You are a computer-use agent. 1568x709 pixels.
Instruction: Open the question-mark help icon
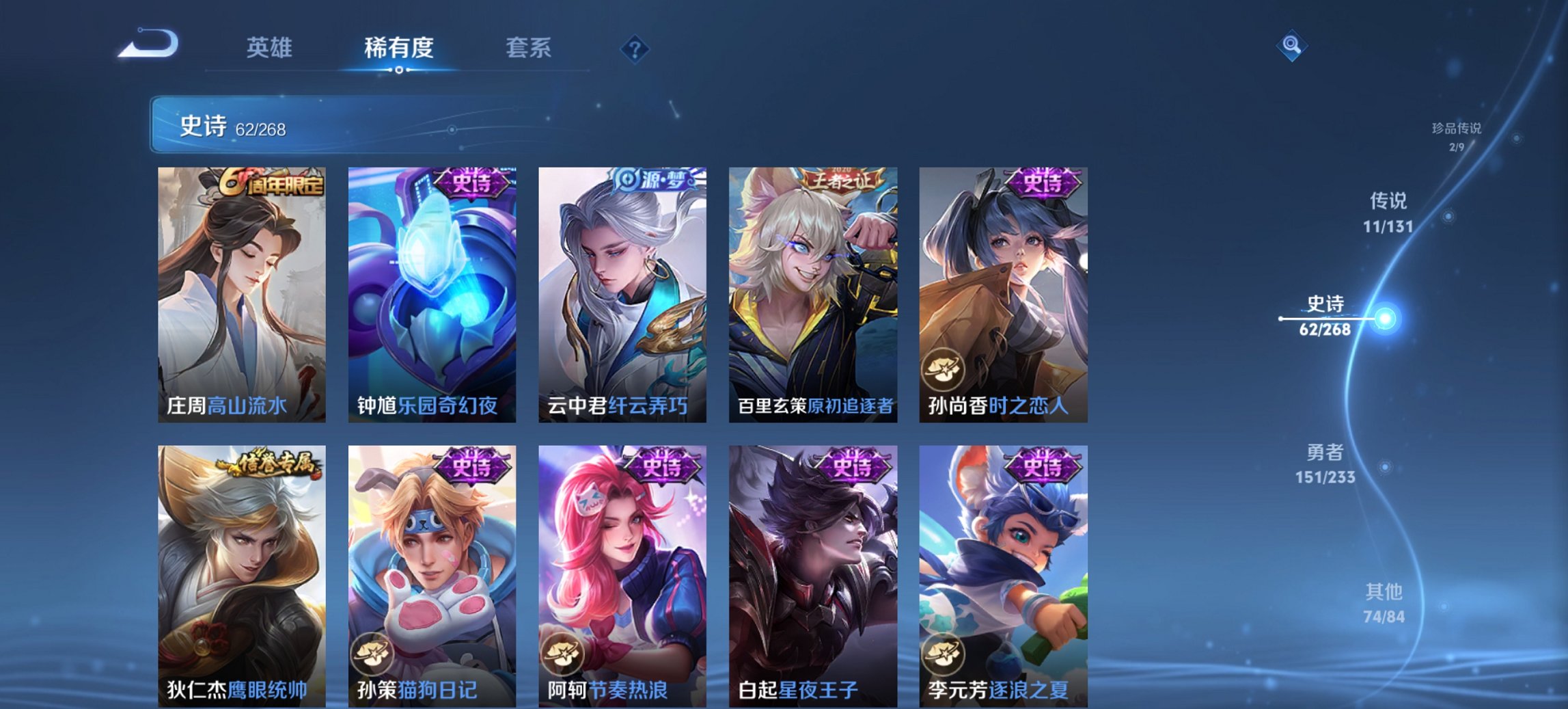point(635,51)
